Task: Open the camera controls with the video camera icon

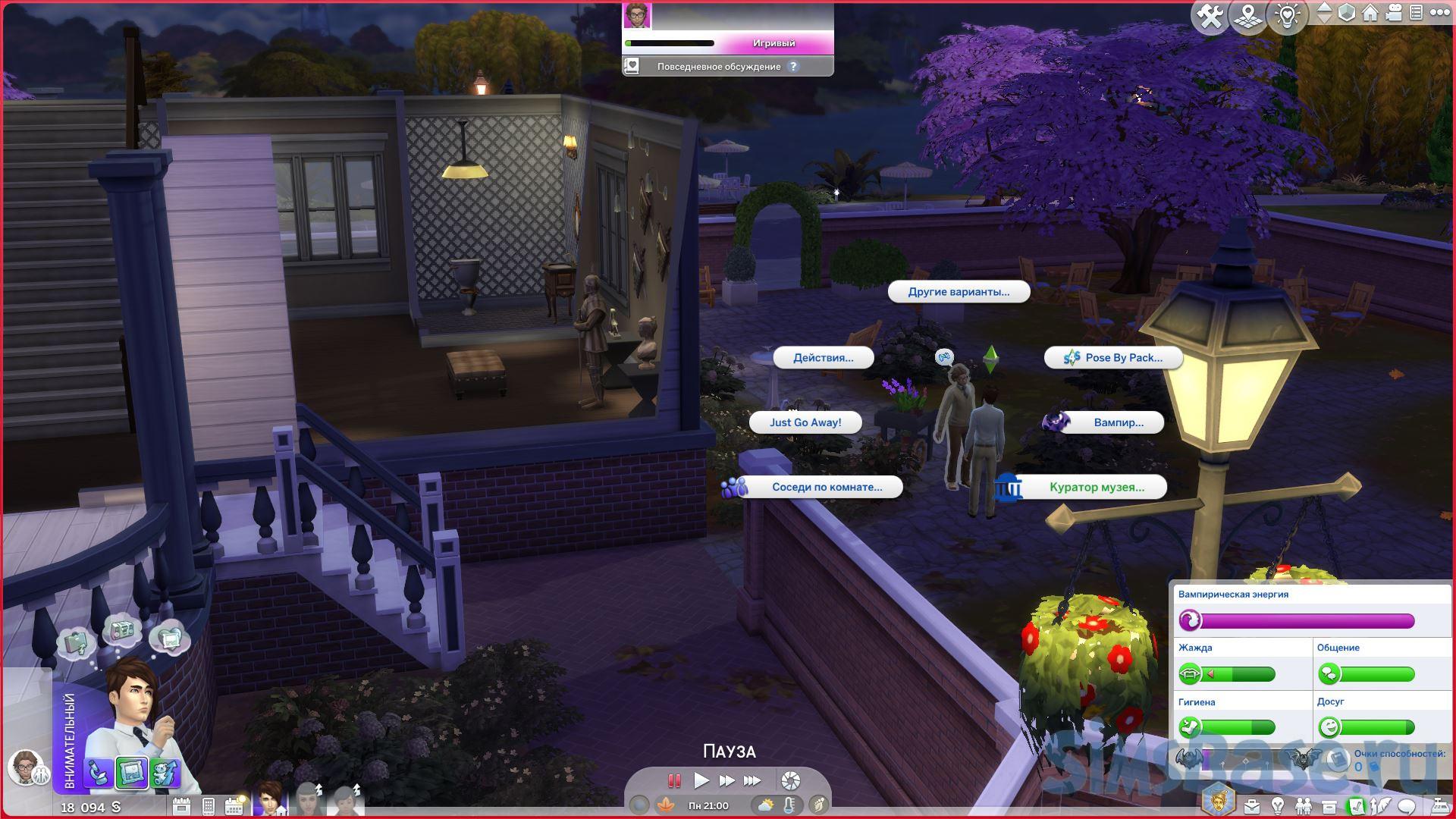Action: point(1394,13)
